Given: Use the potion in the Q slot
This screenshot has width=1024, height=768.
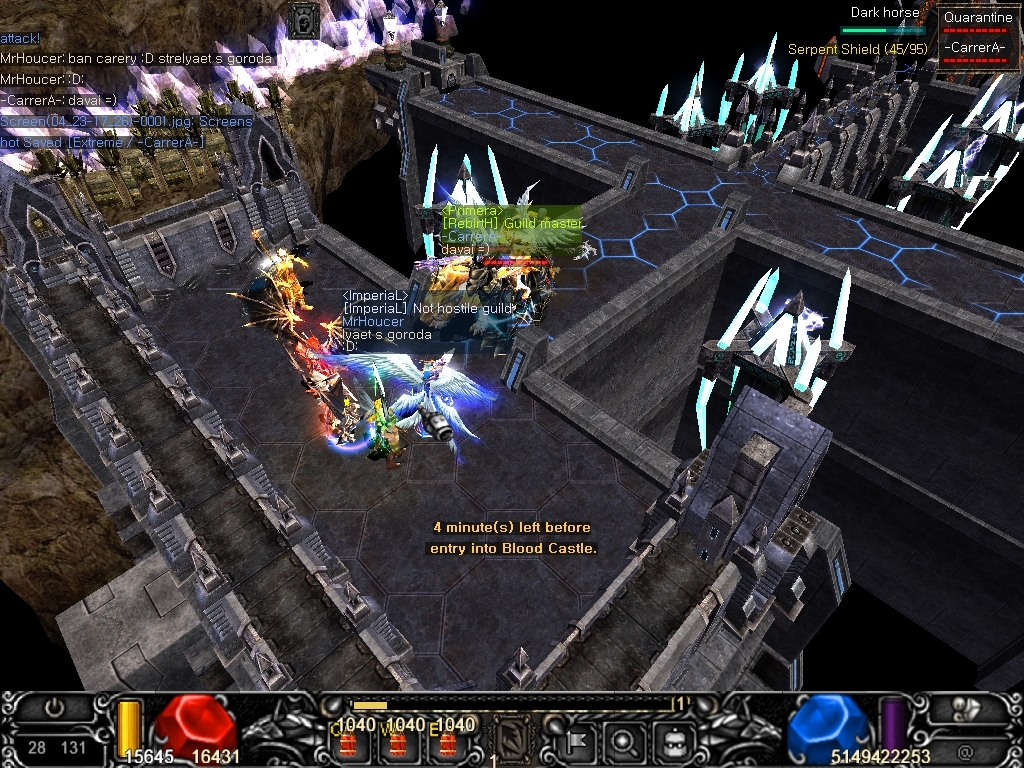Looking at the screenshot, I should click(x=350, y=741).
